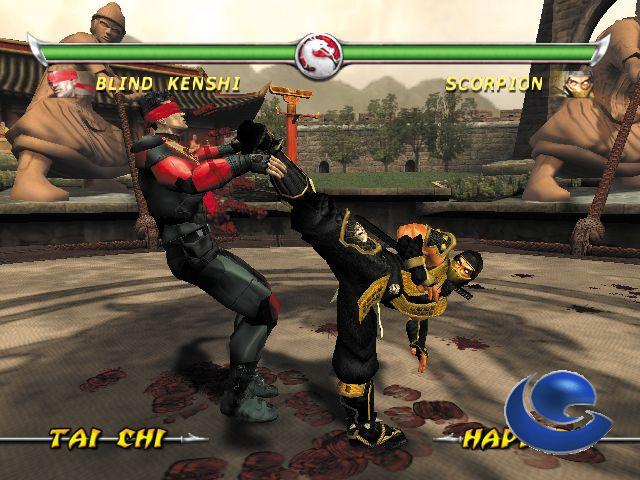Select Scorpion's portrait icon
This screenshot has height=480, width=640.
578,82
